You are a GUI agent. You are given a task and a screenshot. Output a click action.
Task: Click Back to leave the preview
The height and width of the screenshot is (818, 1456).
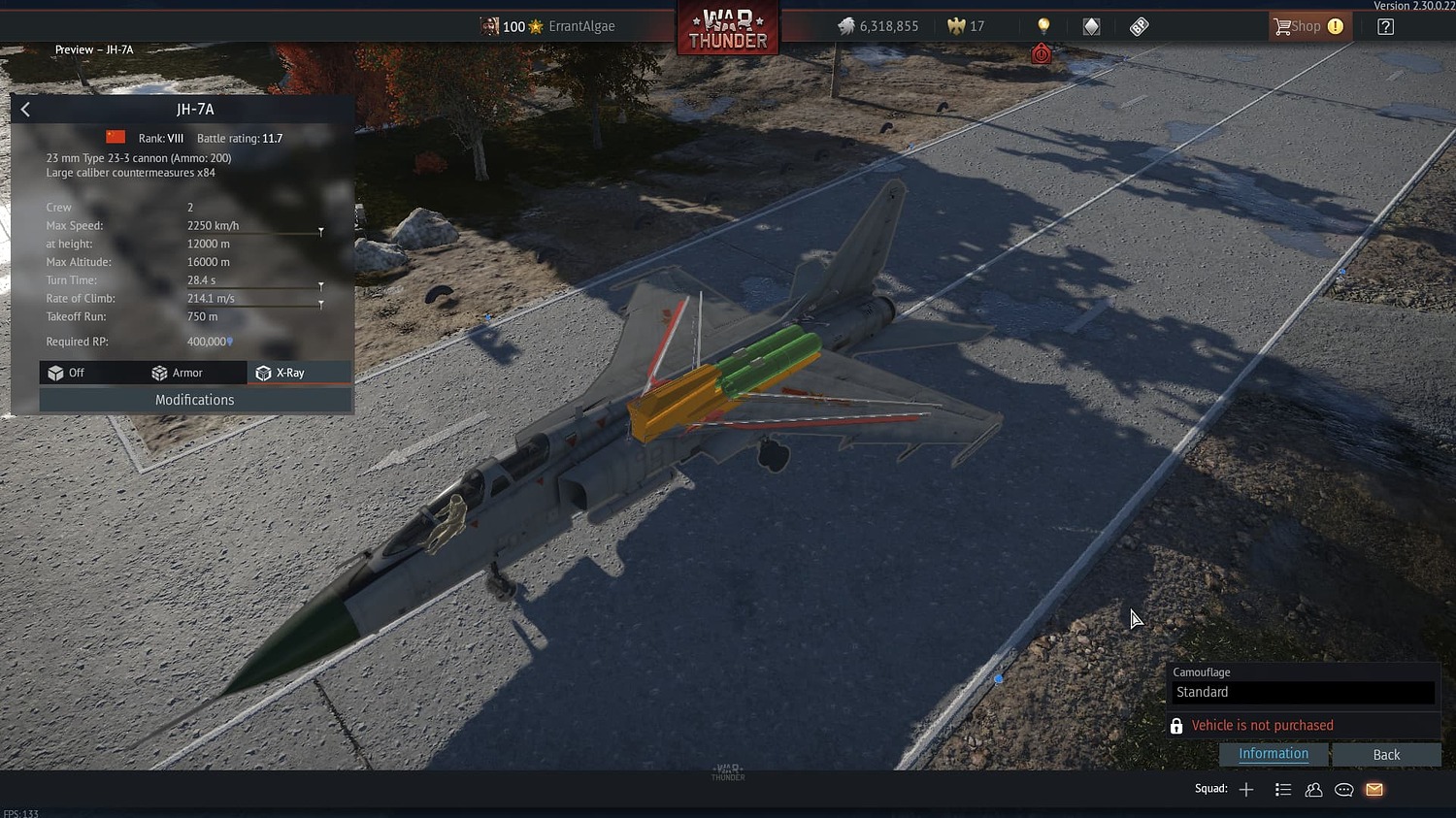click(1386, 754)
